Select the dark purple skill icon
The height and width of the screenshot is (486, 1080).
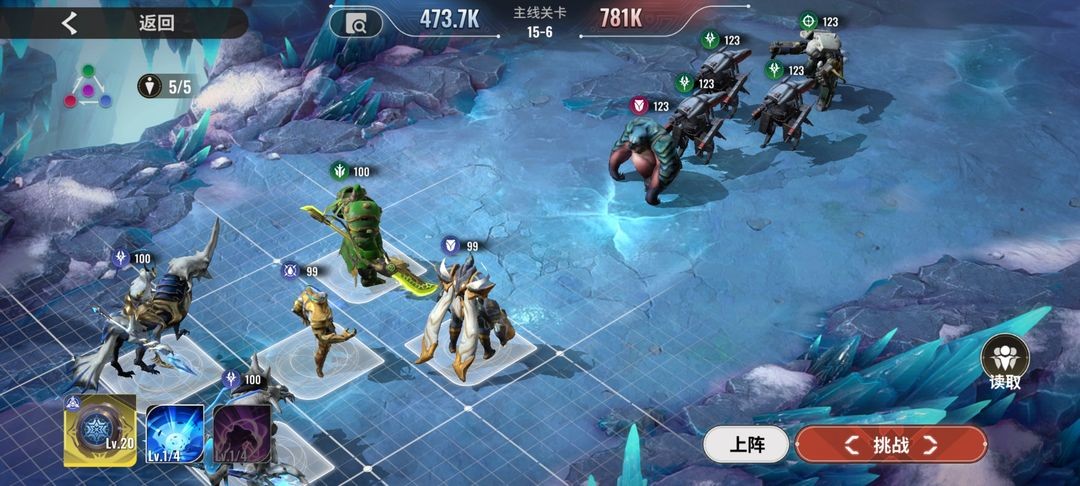[242, 434]
